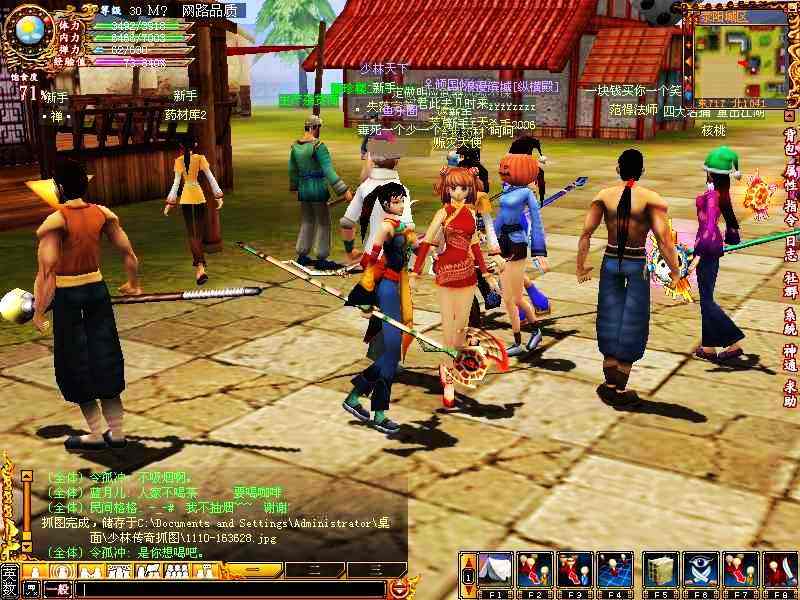
Task: Open the 背包 backpack menu
Action: (790, 140)
